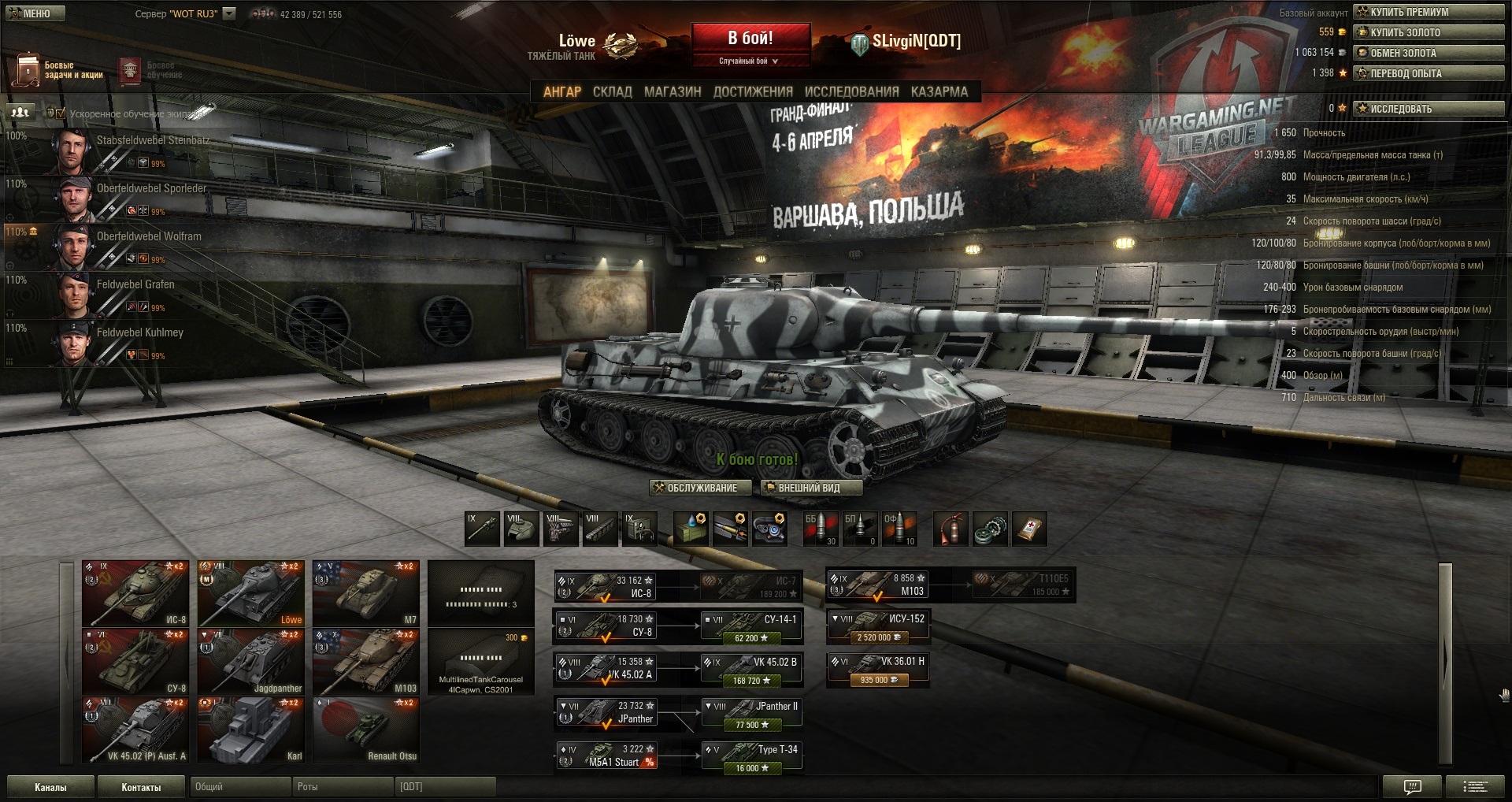
Task: Open the ПЕРЕВОД ОПЫТА window
Action: (1429, 73)
